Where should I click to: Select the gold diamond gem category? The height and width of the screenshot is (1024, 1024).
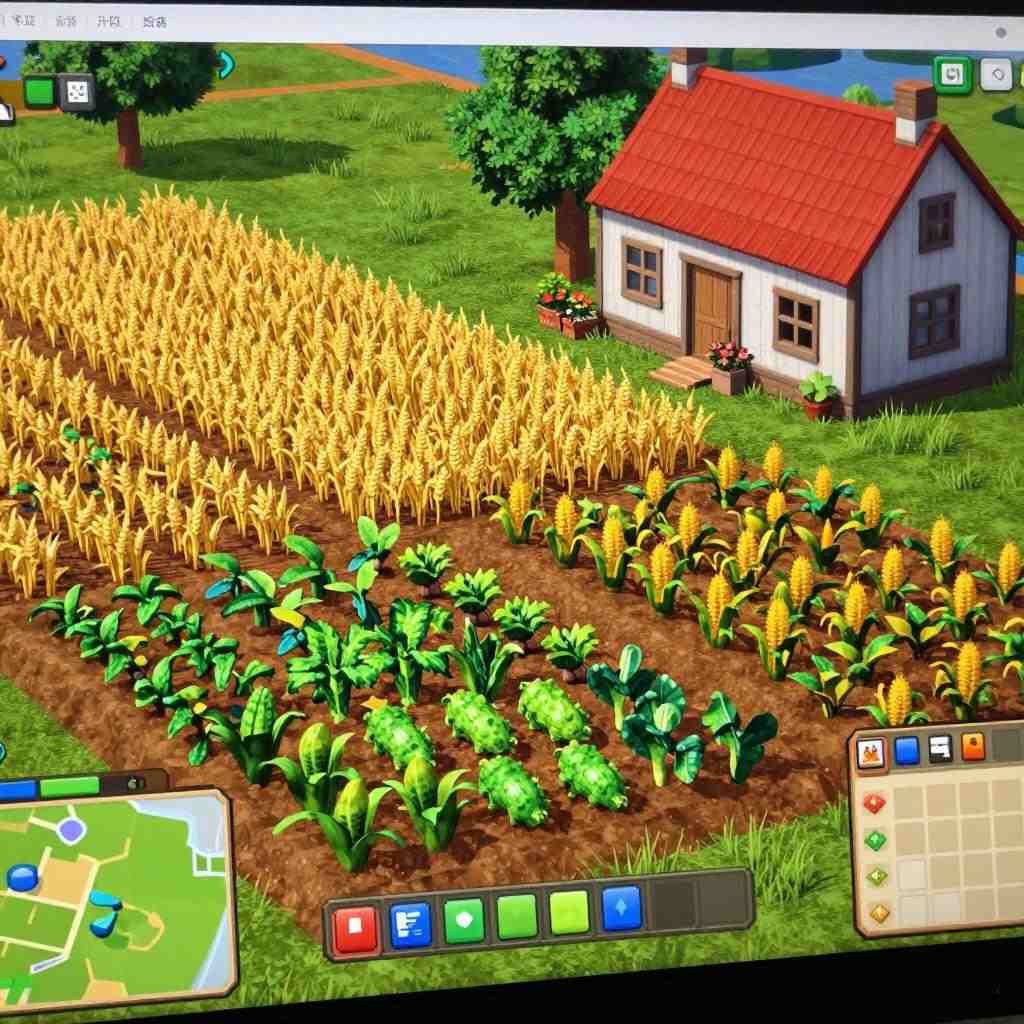[x=879, y=912]
